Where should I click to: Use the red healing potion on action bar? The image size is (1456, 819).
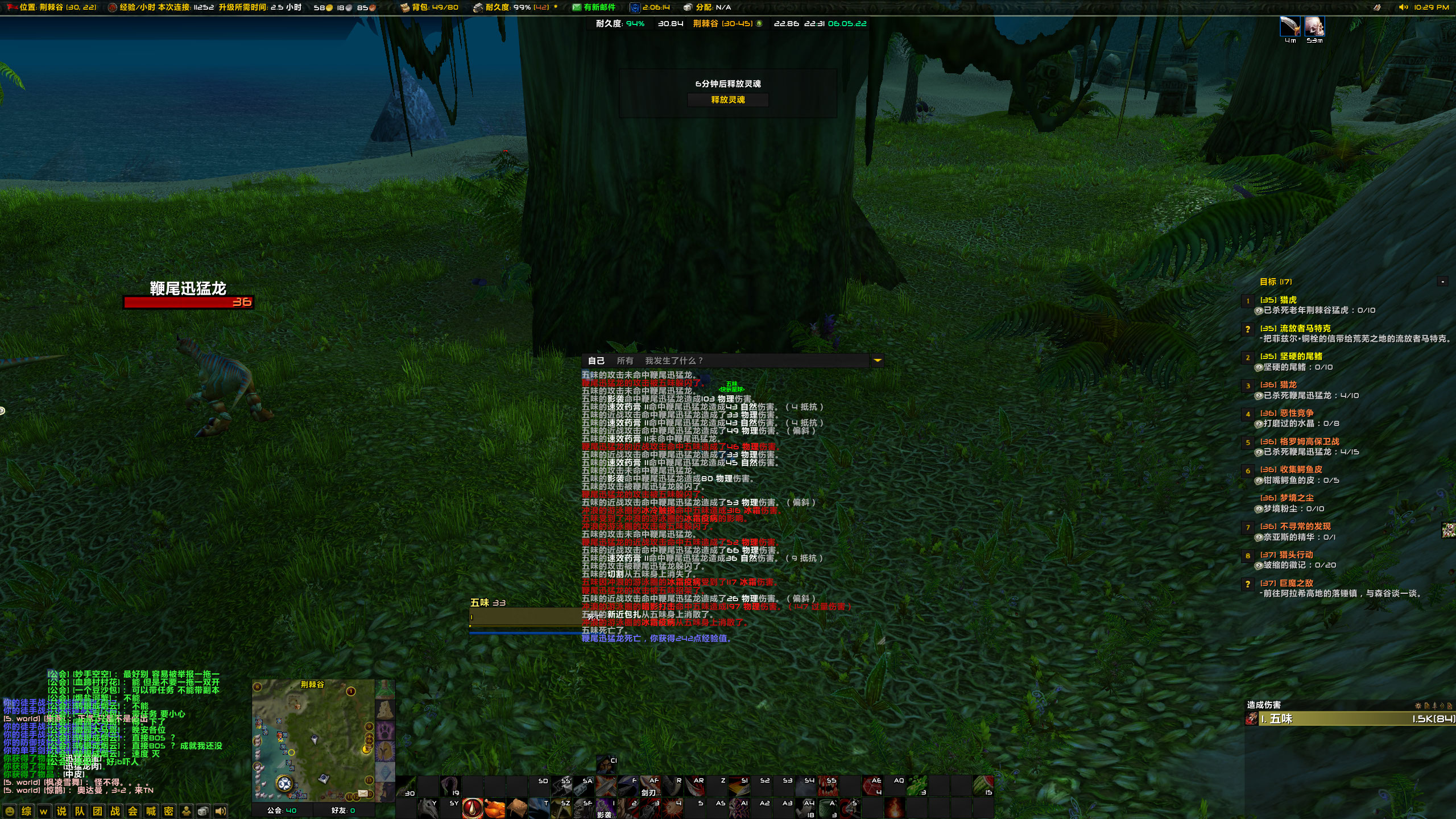472,809
